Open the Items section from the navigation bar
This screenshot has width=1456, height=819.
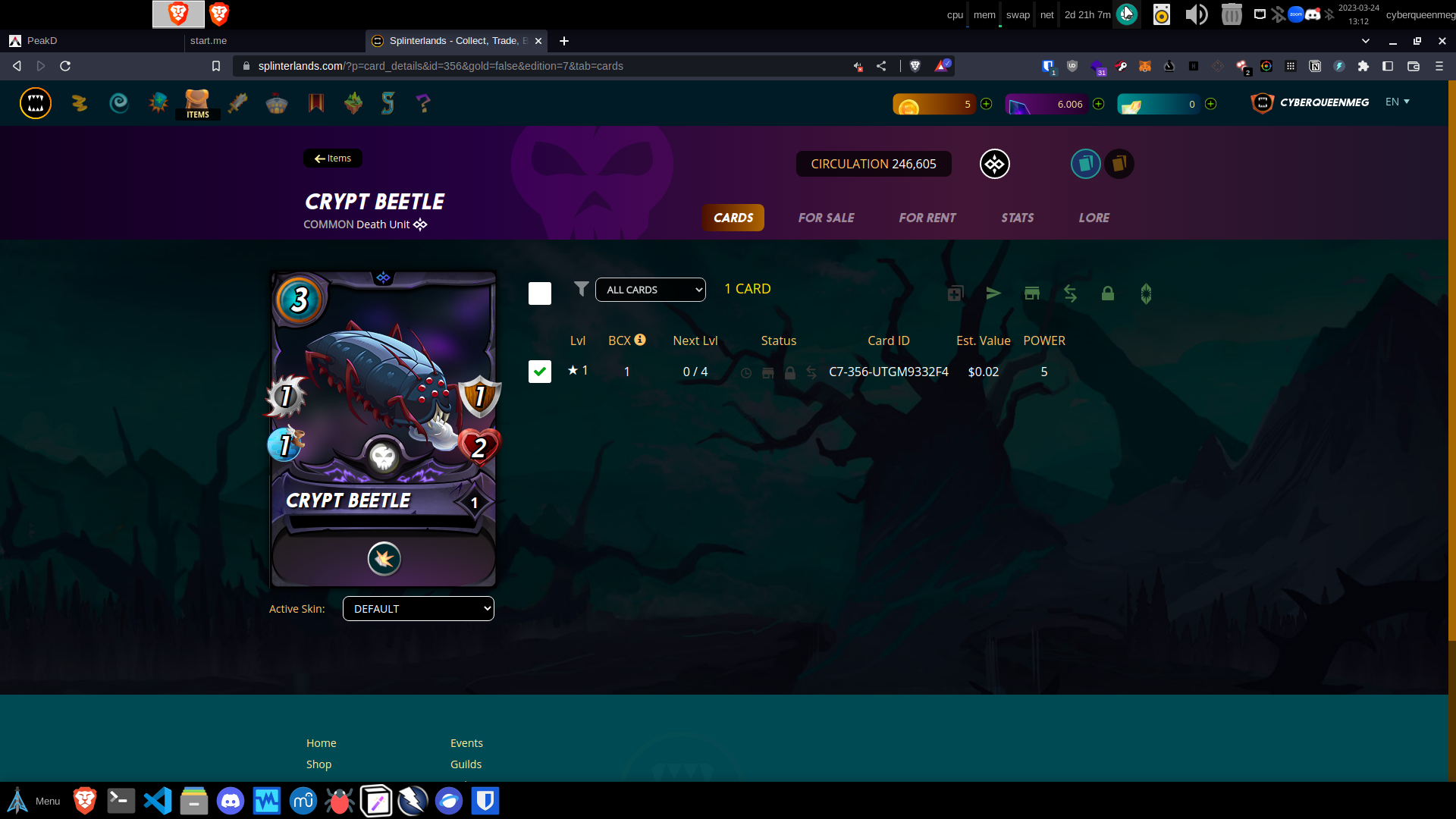tap(197, 102)
